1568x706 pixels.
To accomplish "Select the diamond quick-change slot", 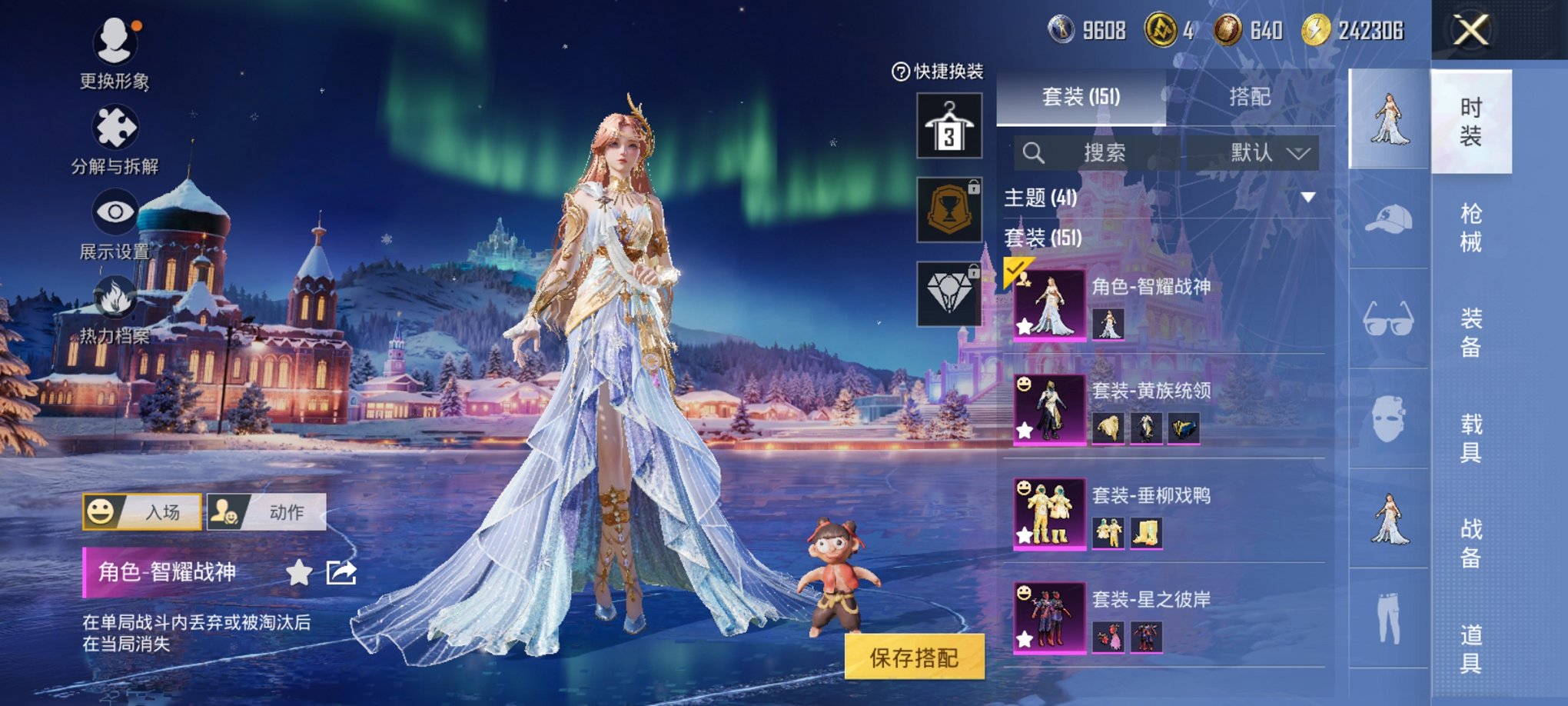I will [x=951, y=294].
